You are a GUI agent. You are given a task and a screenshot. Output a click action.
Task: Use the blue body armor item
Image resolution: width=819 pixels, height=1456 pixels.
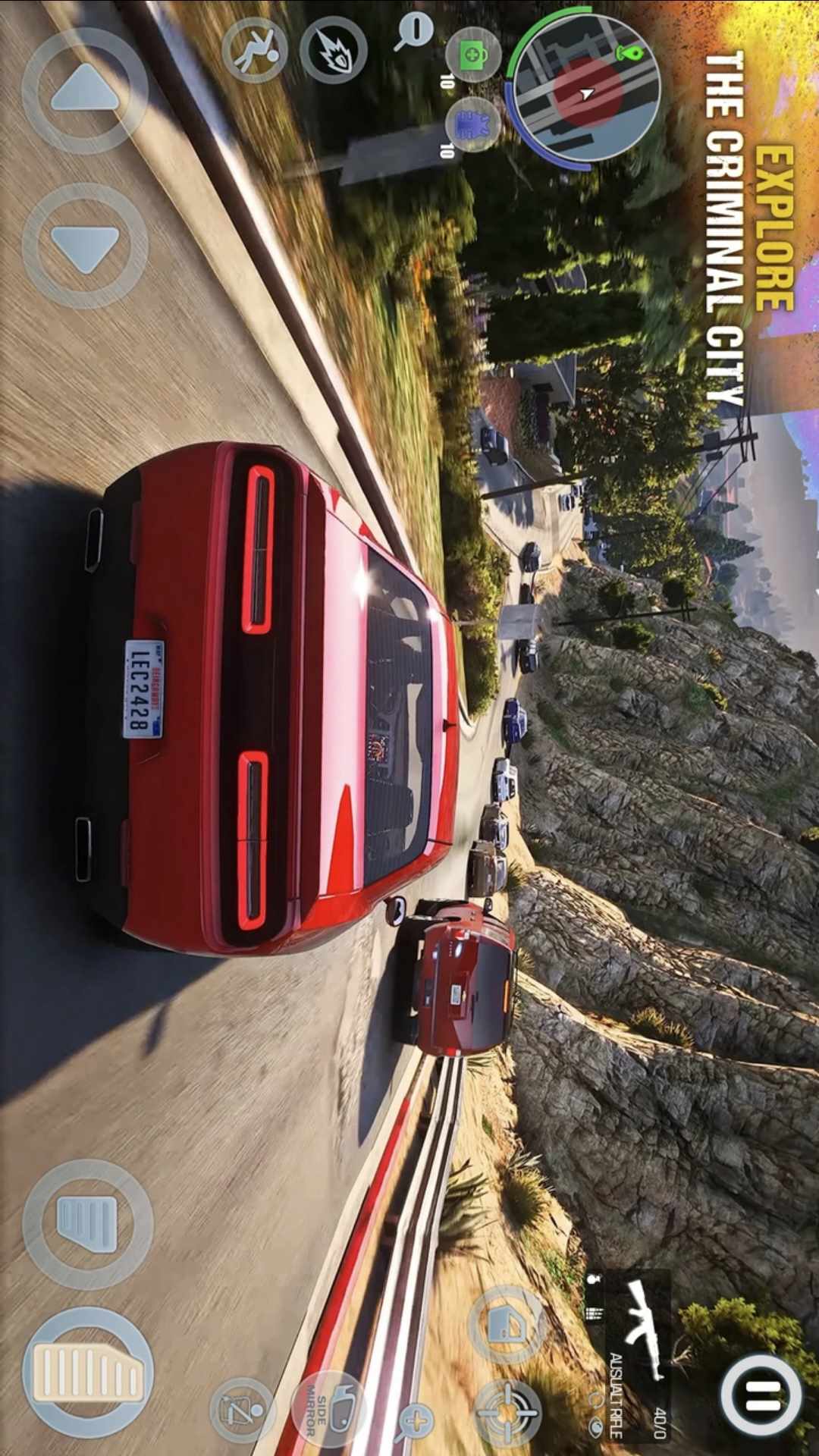coord(473,124)
